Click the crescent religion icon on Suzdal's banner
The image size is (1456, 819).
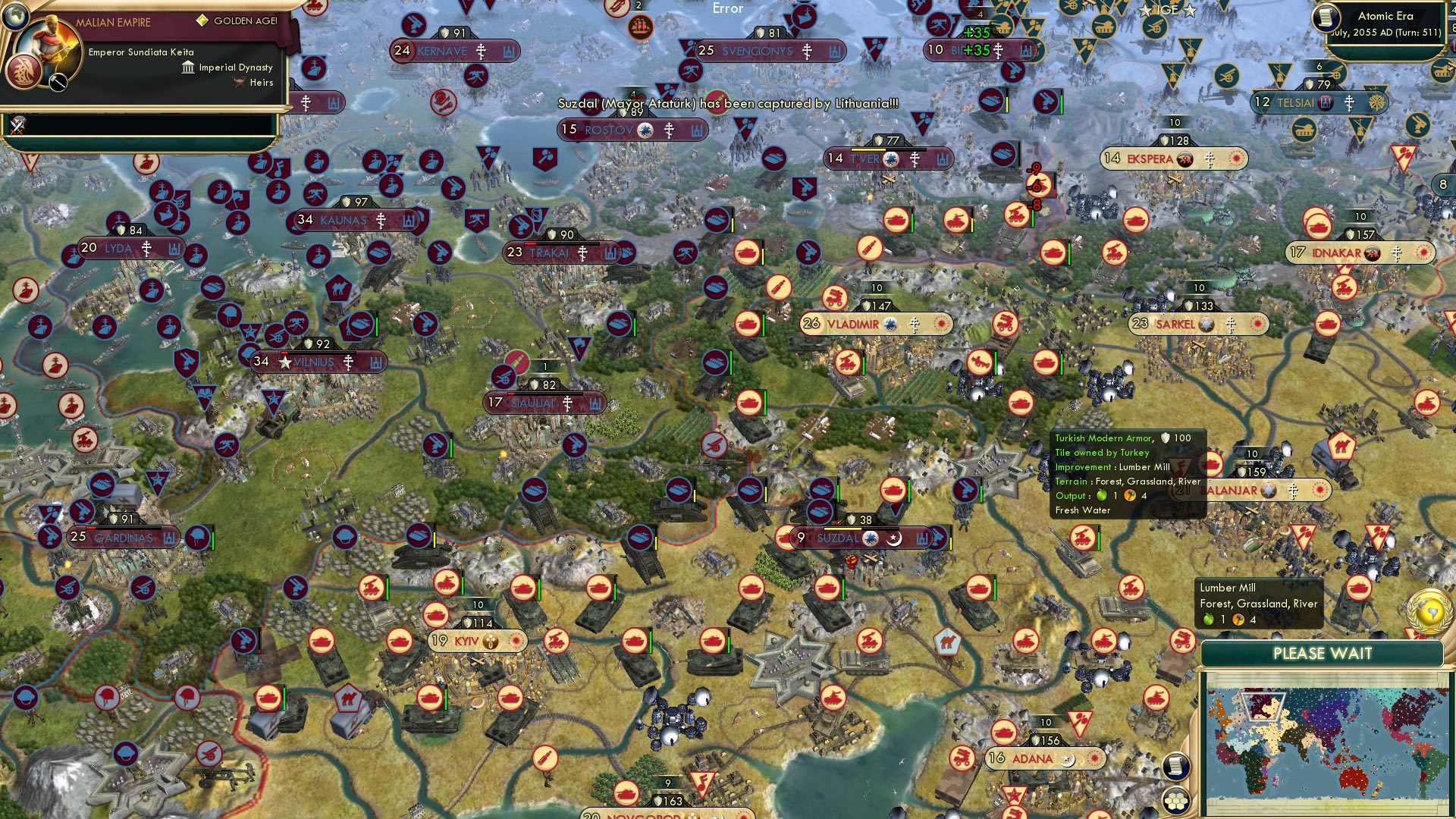point(893,540)
